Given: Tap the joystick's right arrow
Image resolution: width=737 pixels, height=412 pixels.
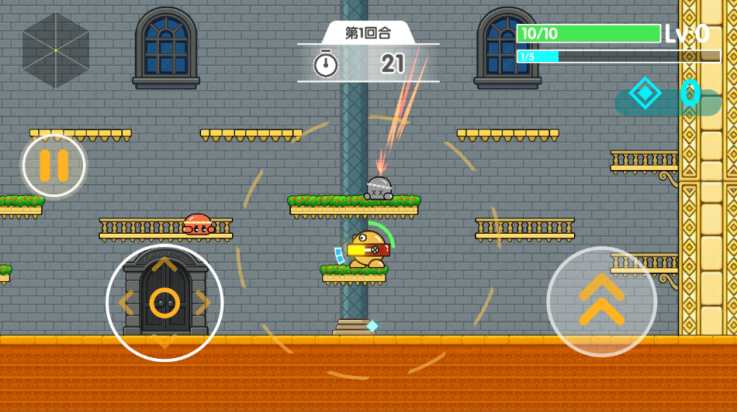Looking at the screenshot, I should tap(203, 302).
